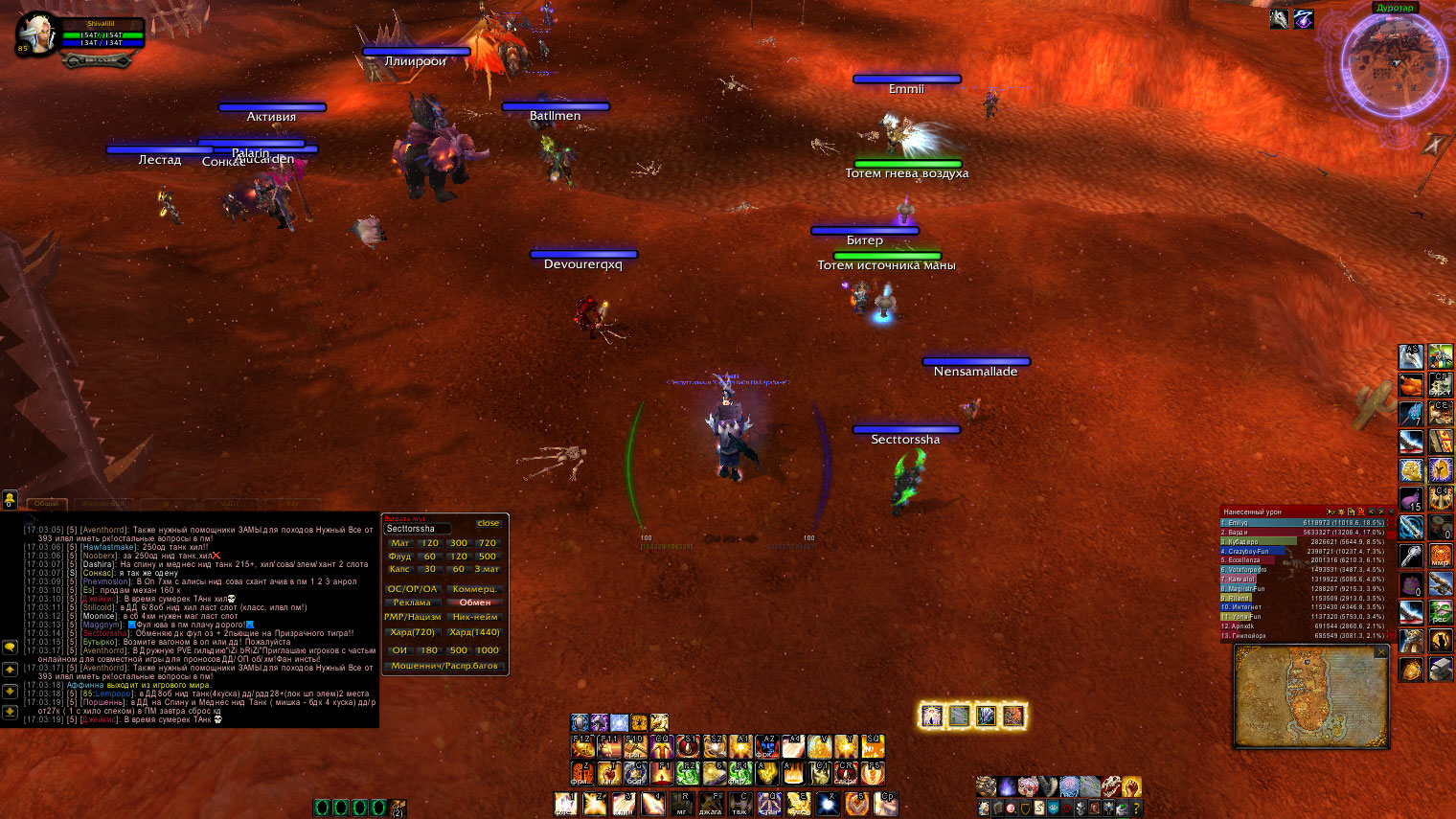This screenshot has width=1456, height=819.
Task: Edit the player name field containing Secttorssha
Action: click(418, 529)
